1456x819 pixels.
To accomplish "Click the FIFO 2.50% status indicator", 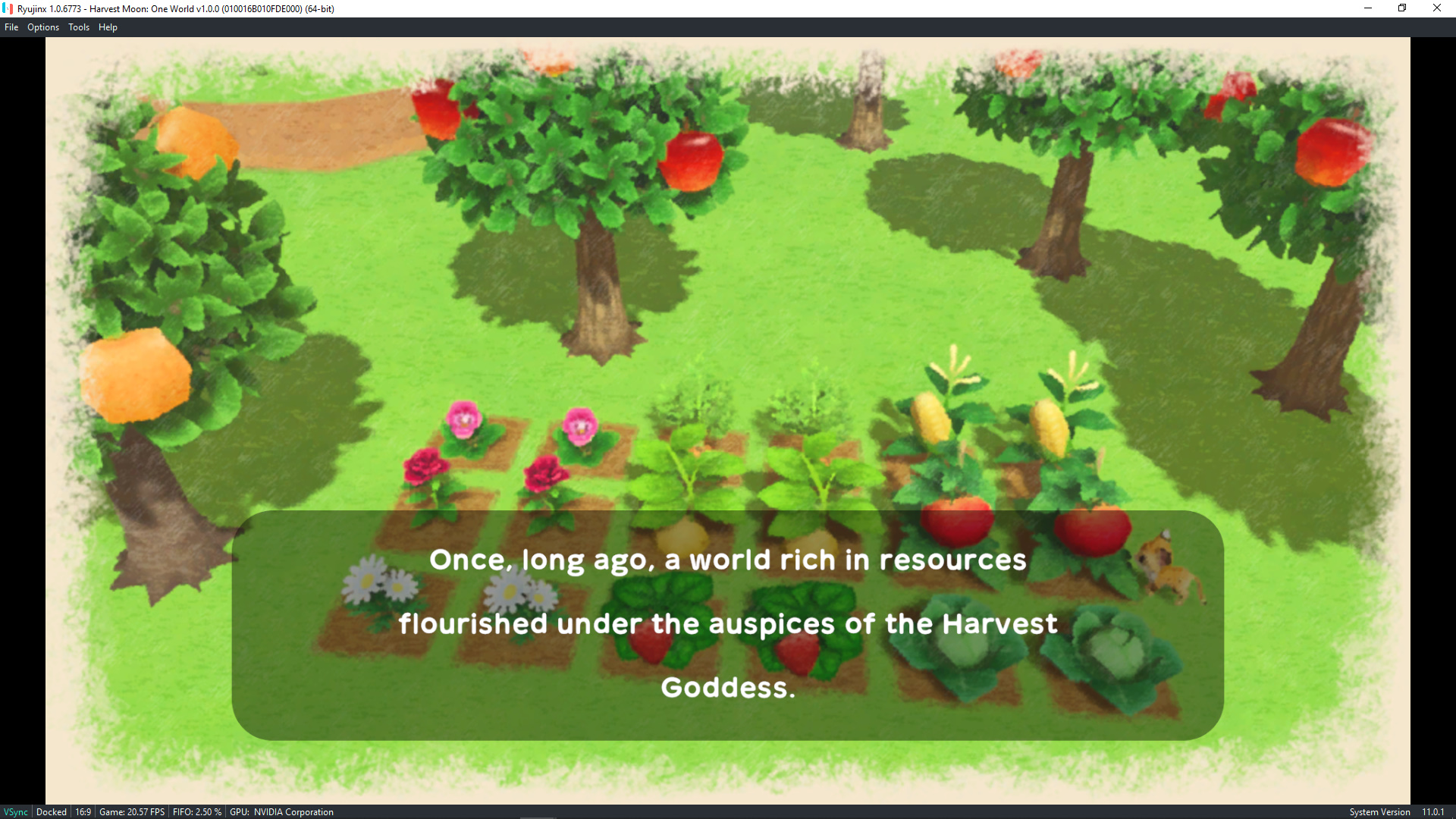I will (x=197, y=811).
